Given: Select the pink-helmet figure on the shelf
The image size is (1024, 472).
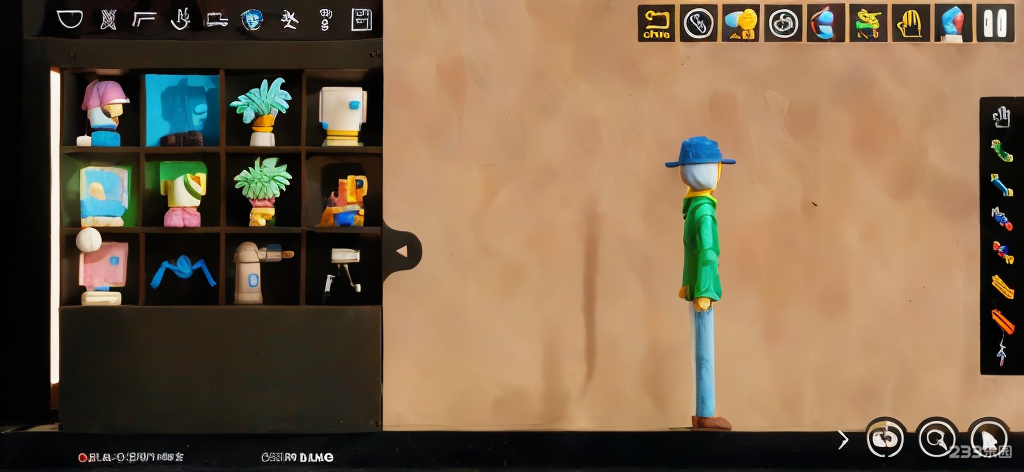Looking at the screenshot, I should tap(103, 111).
